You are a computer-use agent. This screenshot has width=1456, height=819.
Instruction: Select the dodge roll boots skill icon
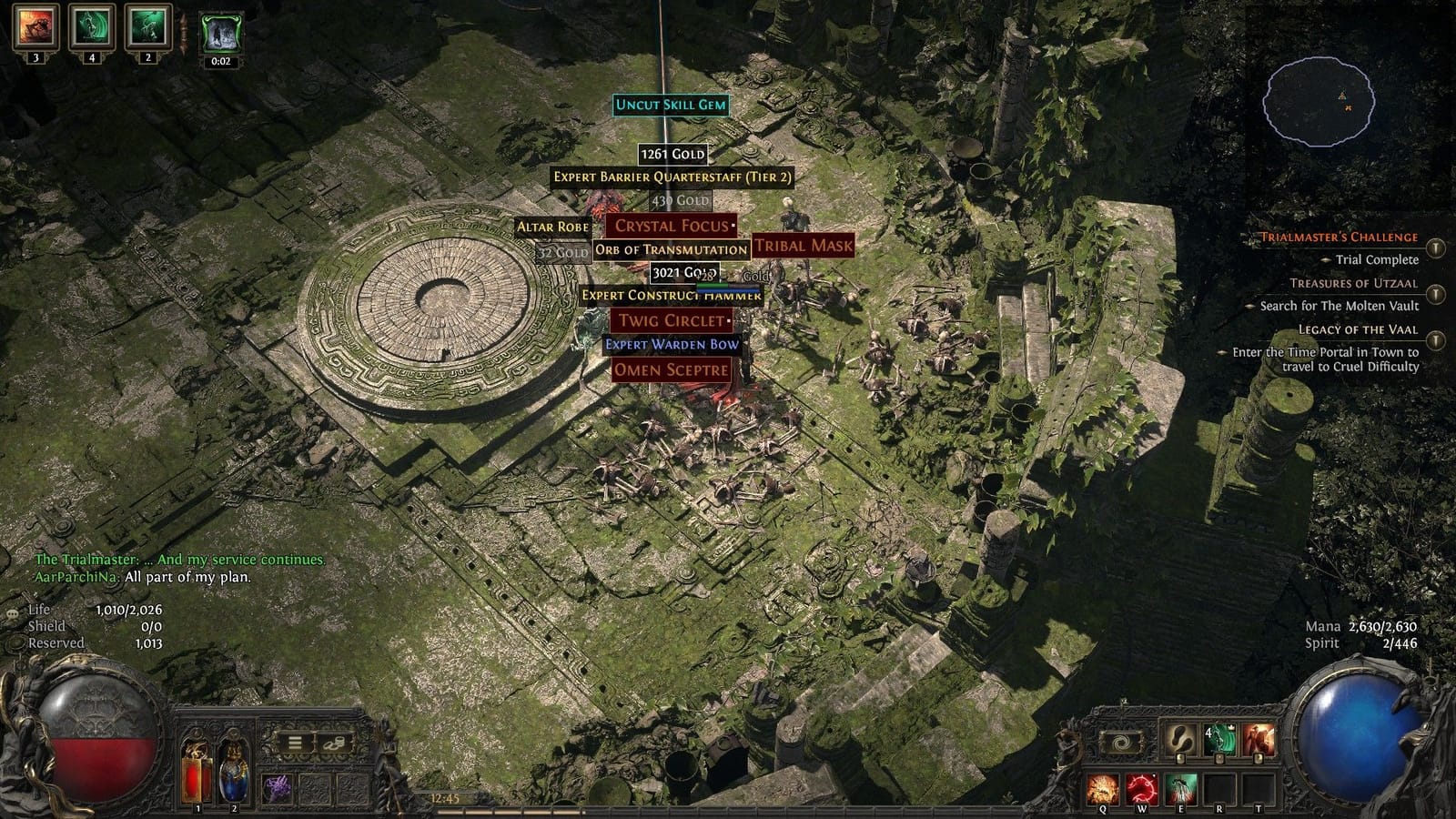click(1180, 738)
